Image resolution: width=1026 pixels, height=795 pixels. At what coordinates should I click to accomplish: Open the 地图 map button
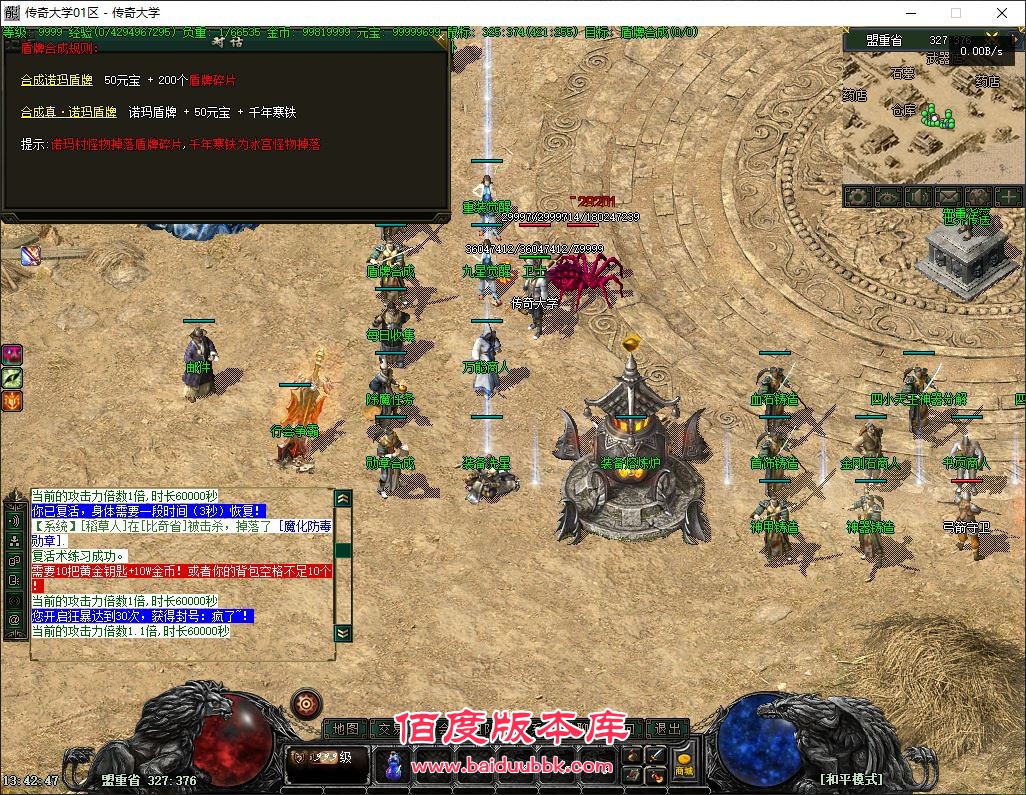click(x=346, y=728)
